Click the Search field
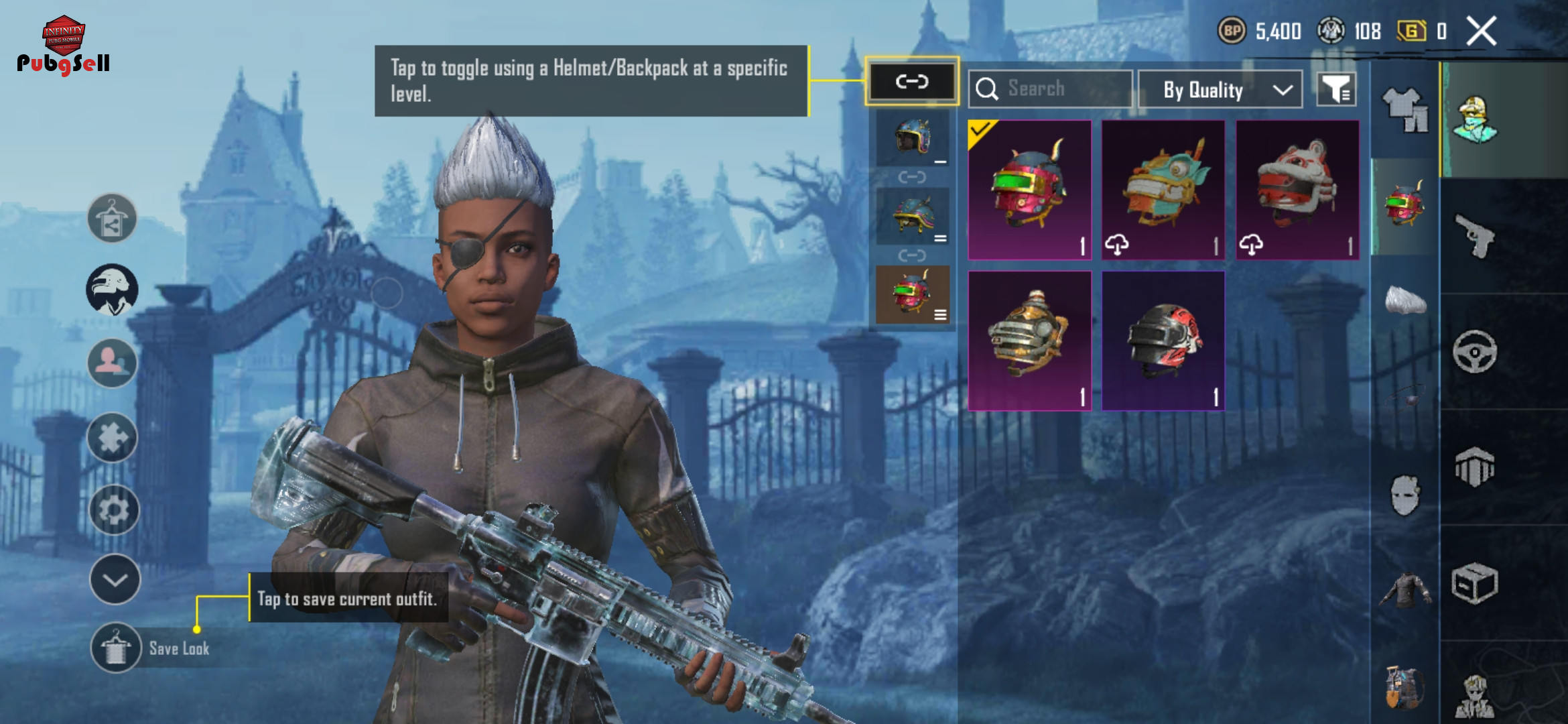 click(x=1051, y=88)
